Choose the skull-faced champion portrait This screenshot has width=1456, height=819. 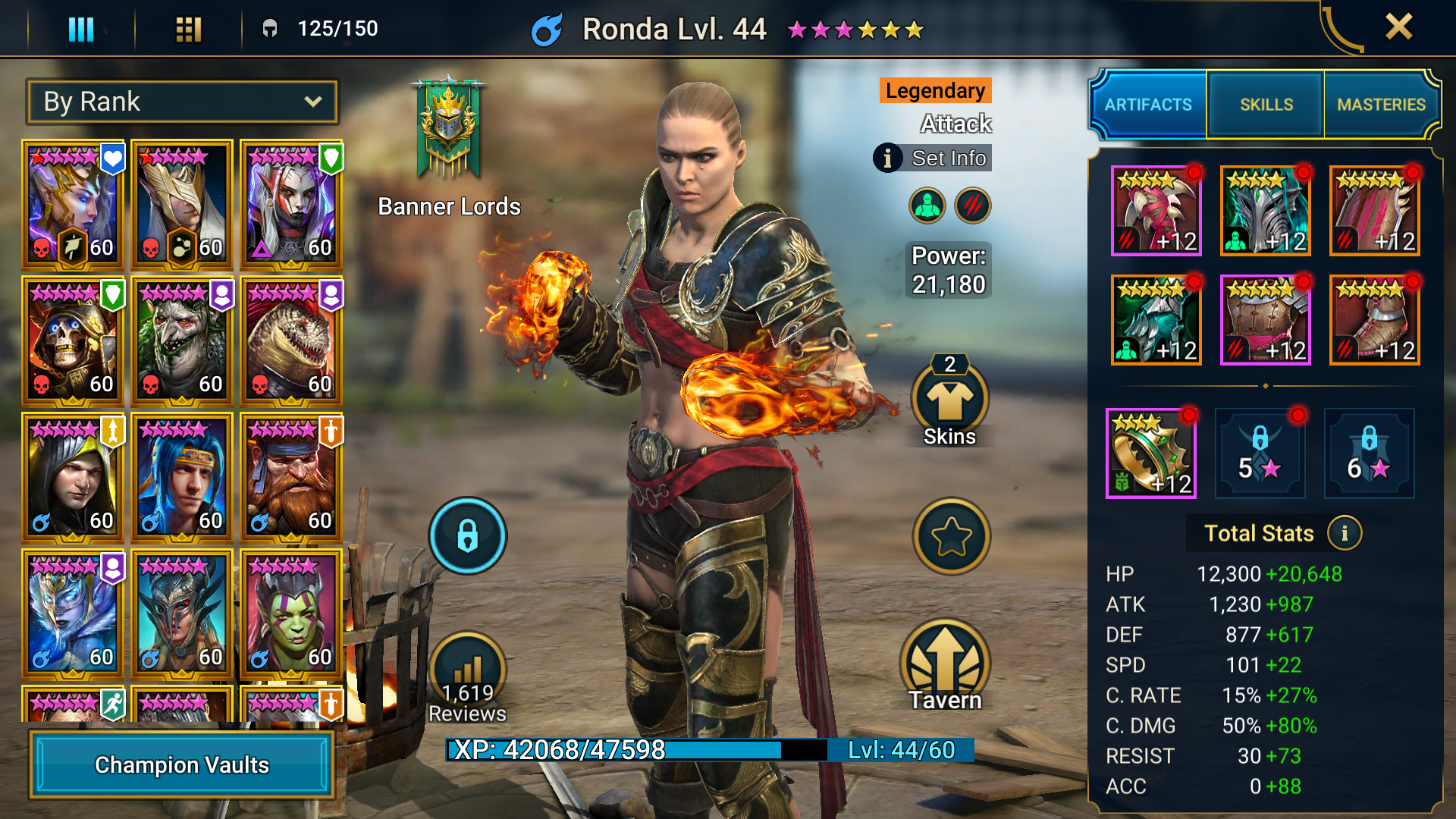73,341
